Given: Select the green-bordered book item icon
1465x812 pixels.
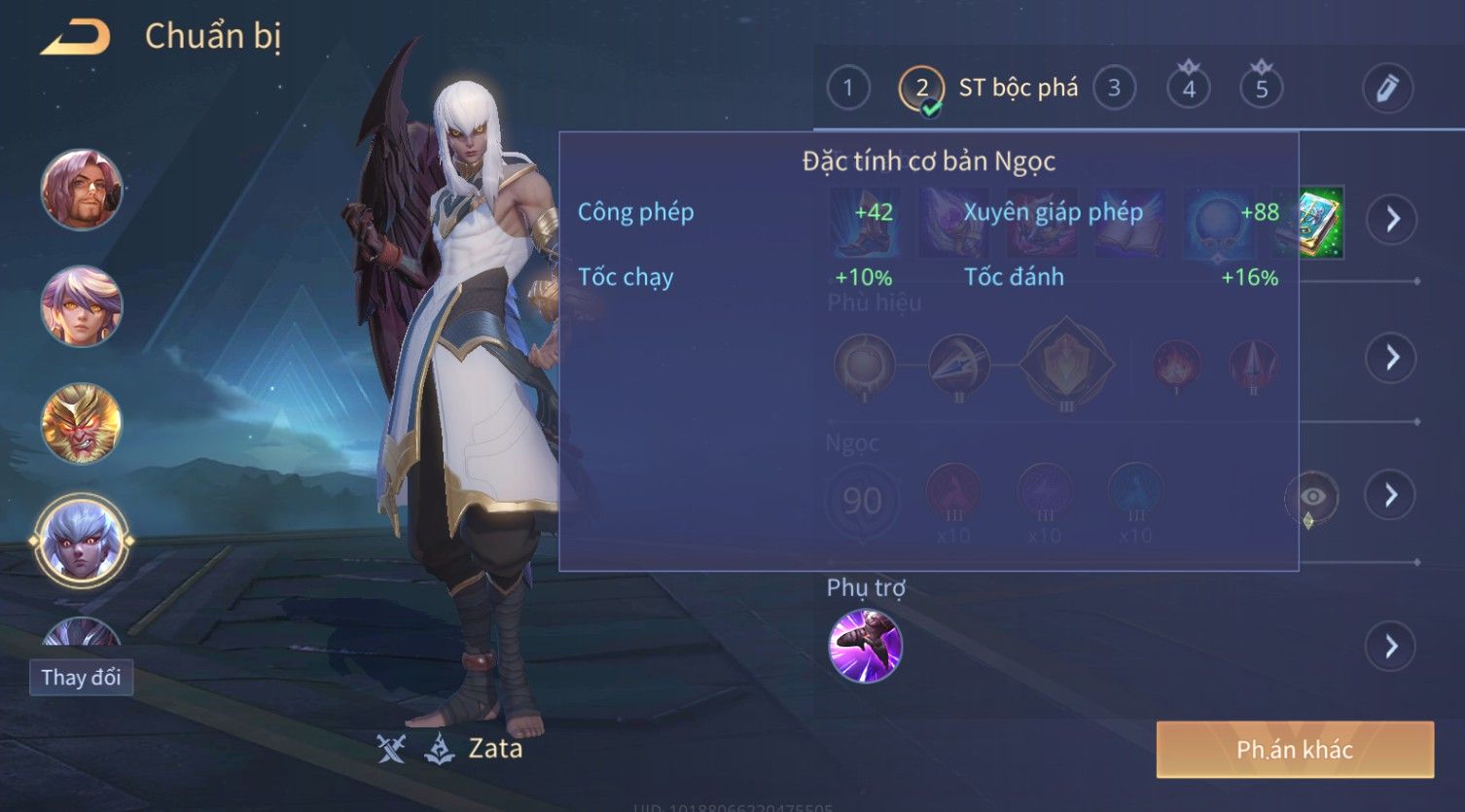Looking at the screenshot, I should pyautogui.click(x=1309, y=222).
